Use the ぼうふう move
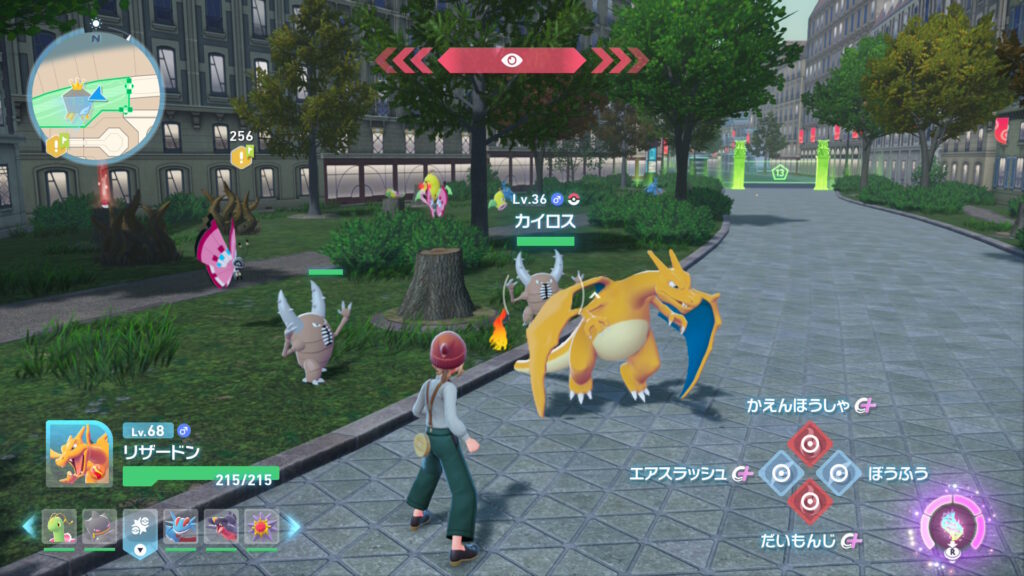The width and height of the screenshot is (1024, 576). [x=838, y=472]
